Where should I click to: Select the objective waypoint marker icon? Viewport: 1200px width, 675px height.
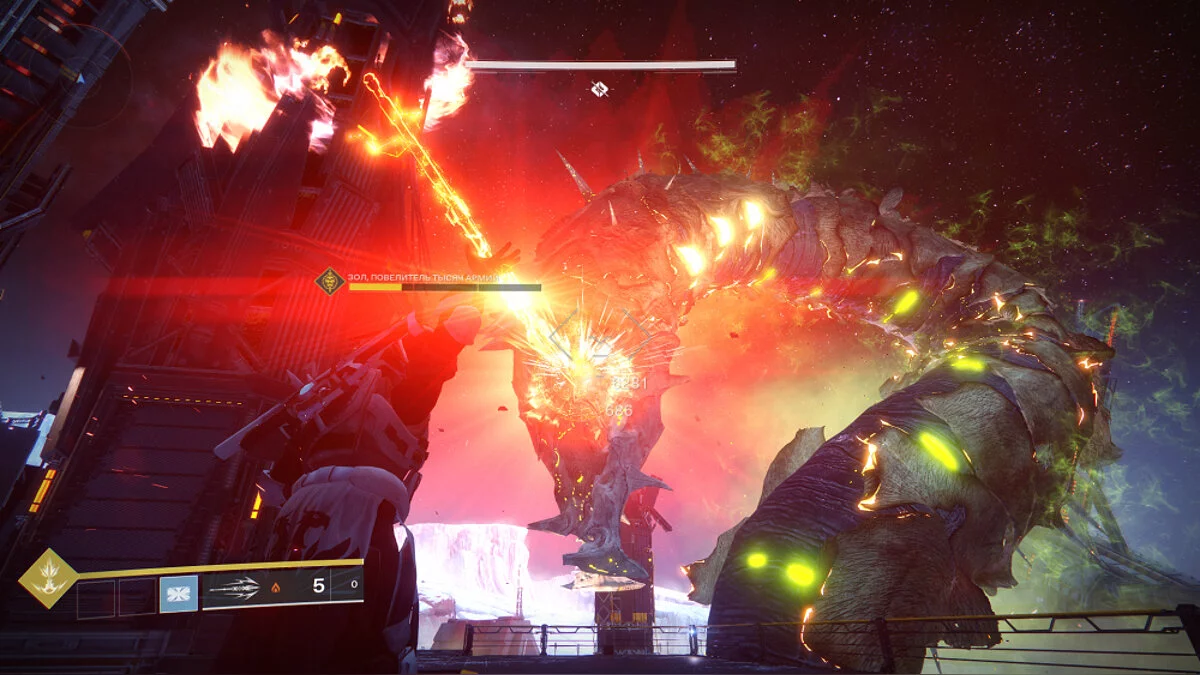pos(599,90)
